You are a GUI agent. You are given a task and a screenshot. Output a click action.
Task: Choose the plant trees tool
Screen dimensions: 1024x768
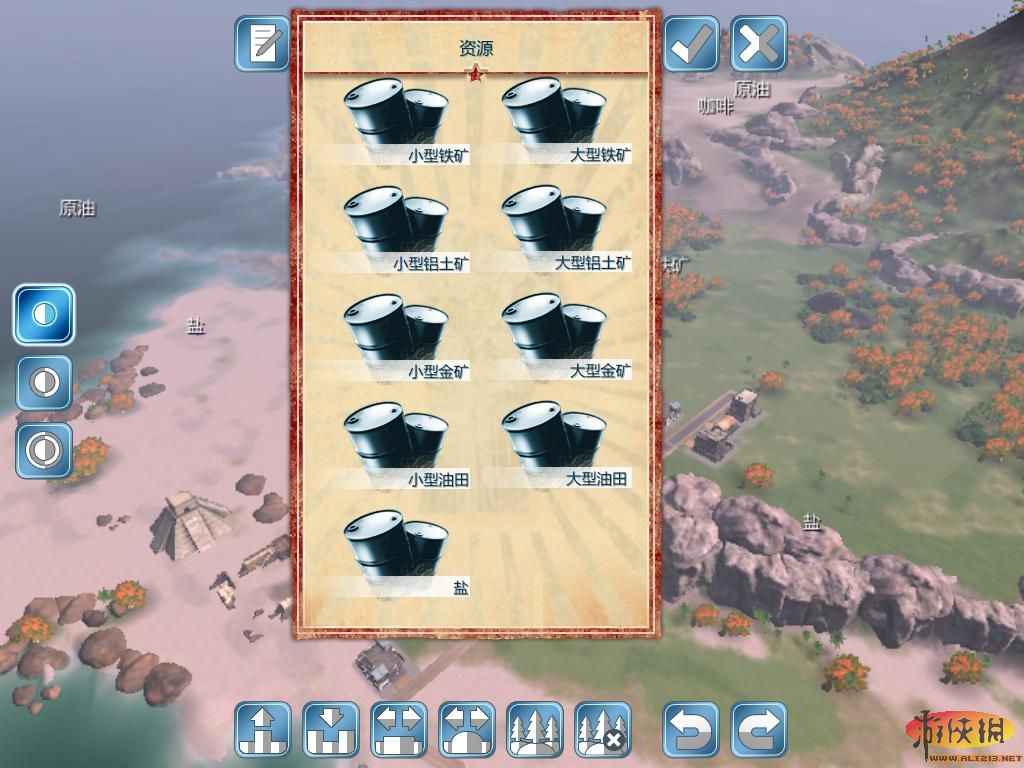(x=535, y=729)
